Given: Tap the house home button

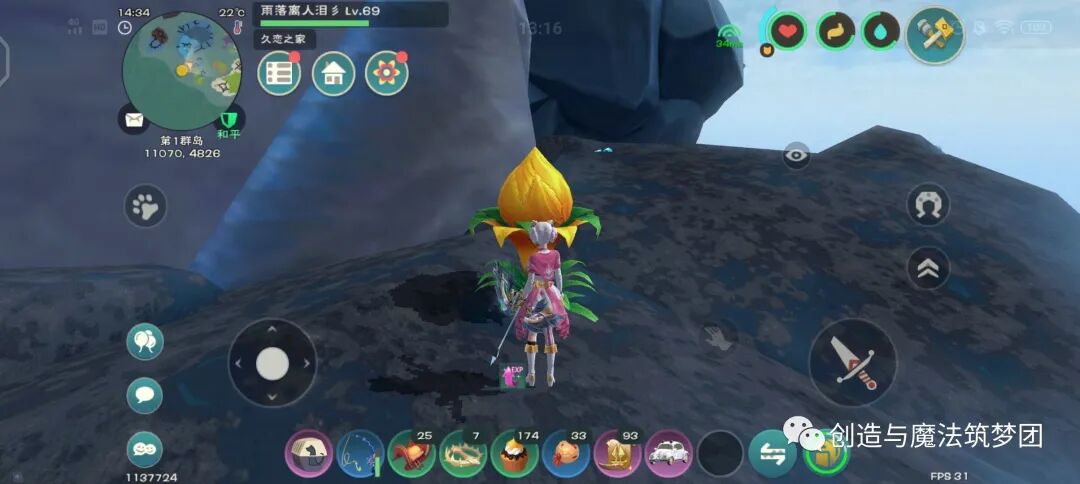Looking at the screenshot, I should (333, 74).
